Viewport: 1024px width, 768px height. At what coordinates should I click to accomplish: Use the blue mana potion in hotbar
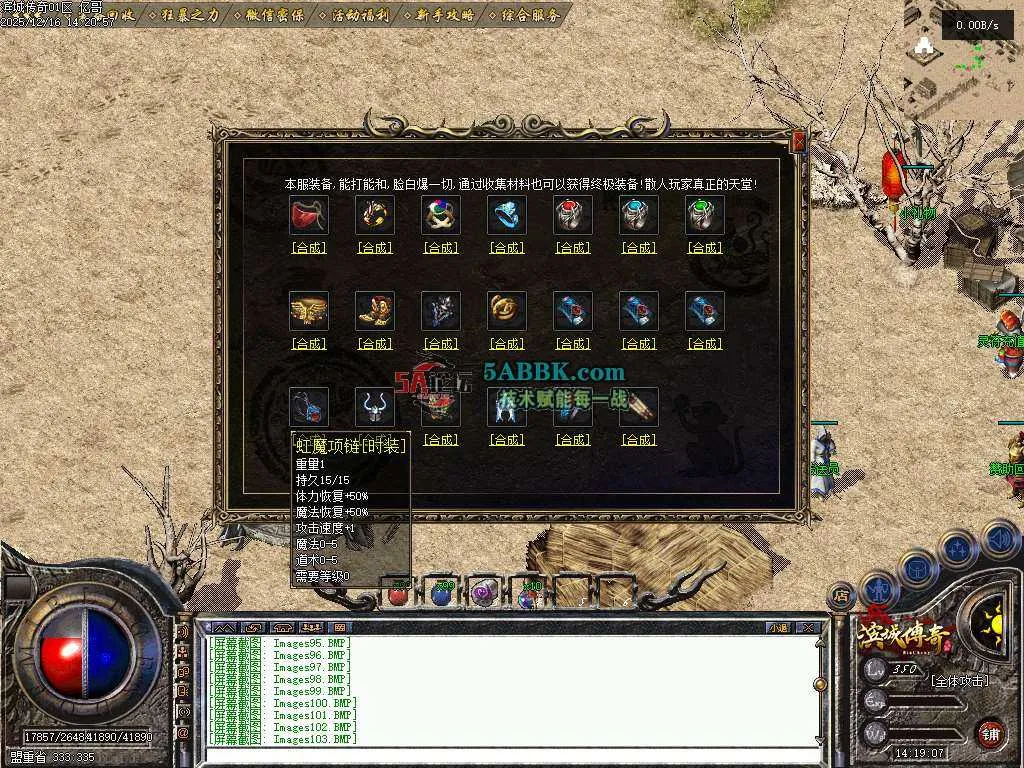[x=441, y=594]
